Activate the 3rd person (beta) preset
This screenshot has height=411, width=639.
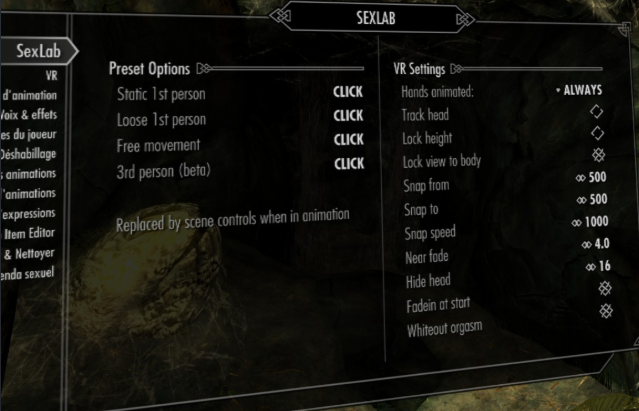tap(348, 163)
